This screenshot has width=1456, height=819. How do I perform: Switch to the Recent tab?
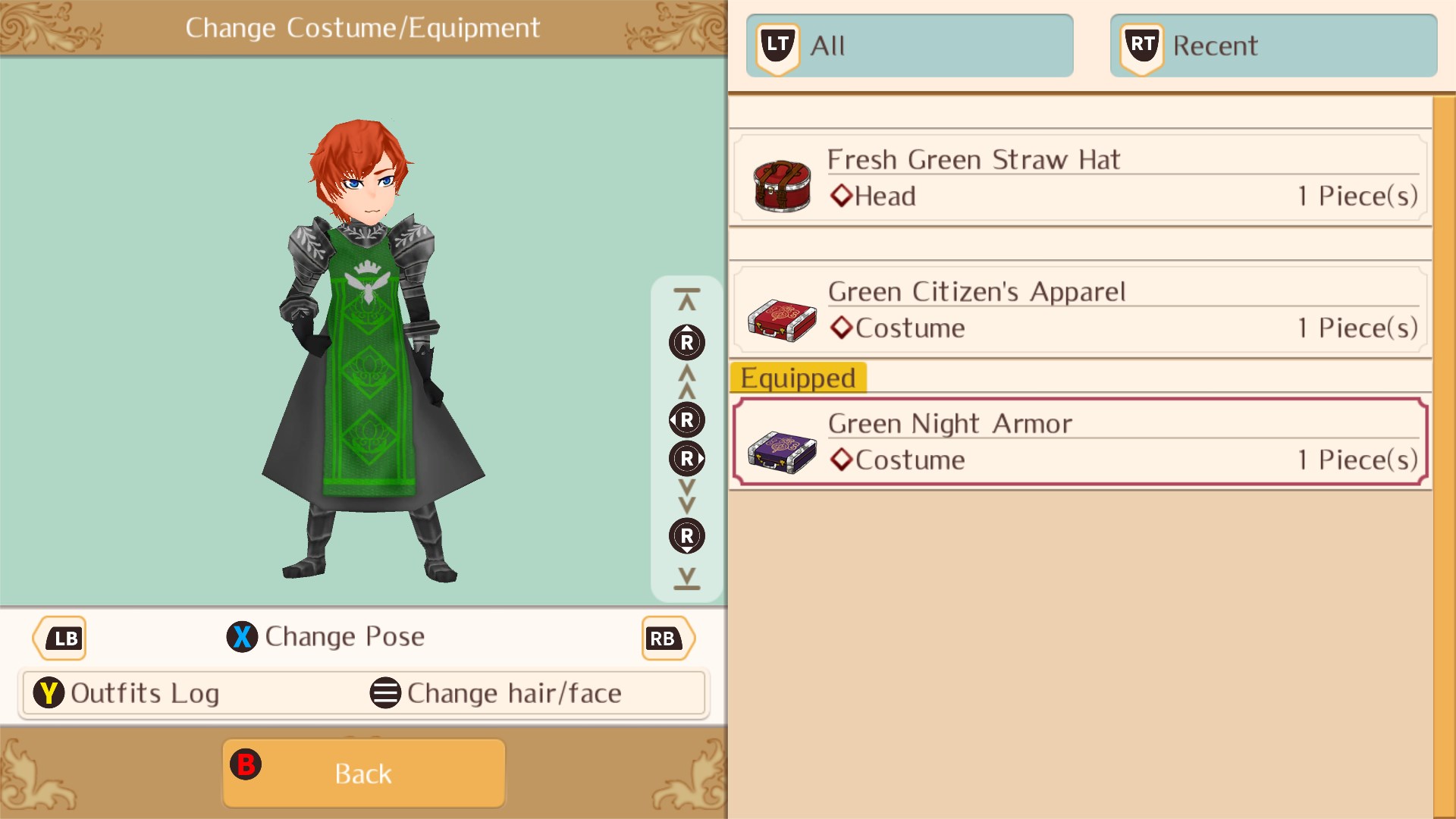point(1274,45)
